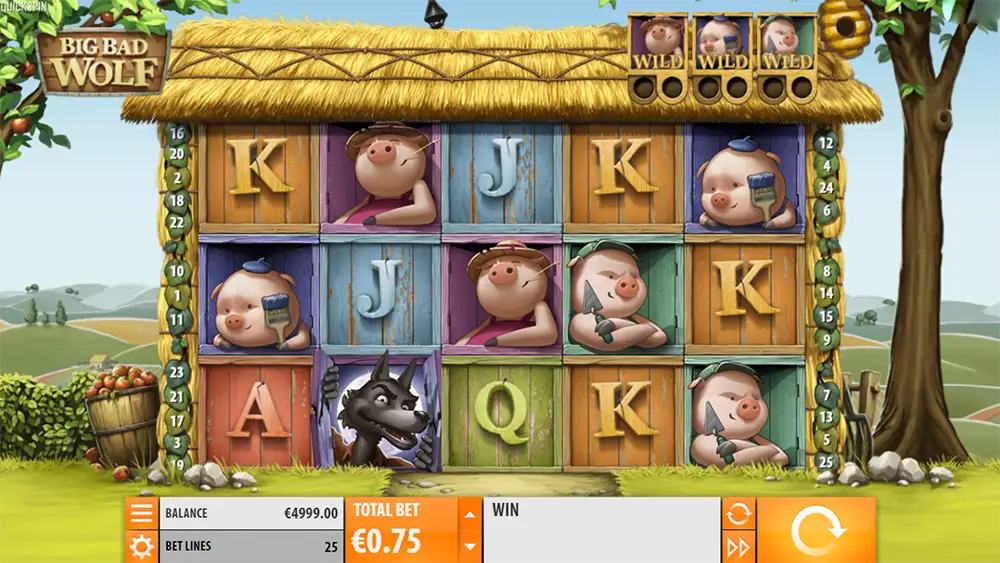
Task: Spin the reels with the large arrow button
Action: click(815, 530)
